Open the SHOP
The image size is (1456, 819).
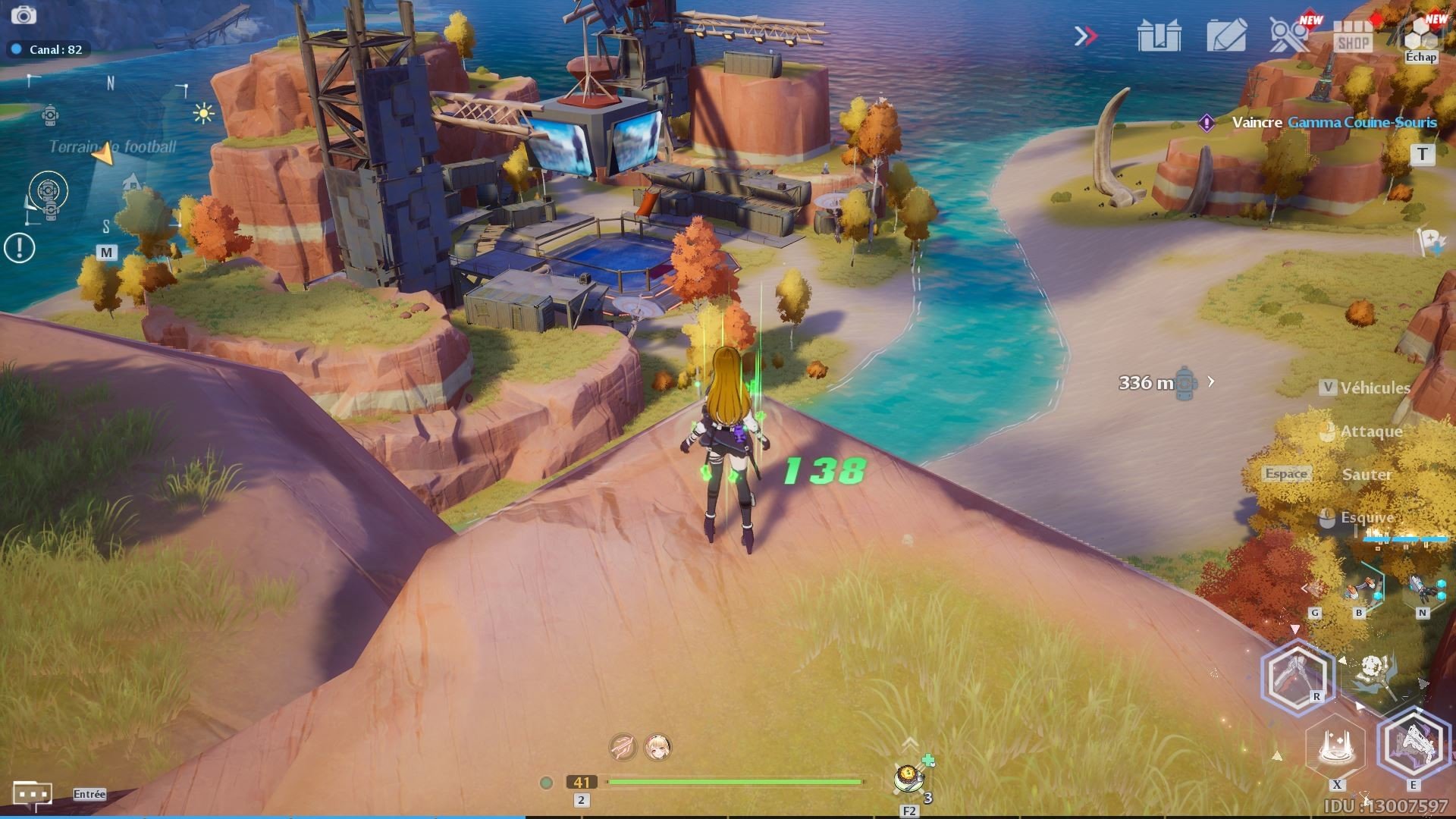(x=1354, y=36)
